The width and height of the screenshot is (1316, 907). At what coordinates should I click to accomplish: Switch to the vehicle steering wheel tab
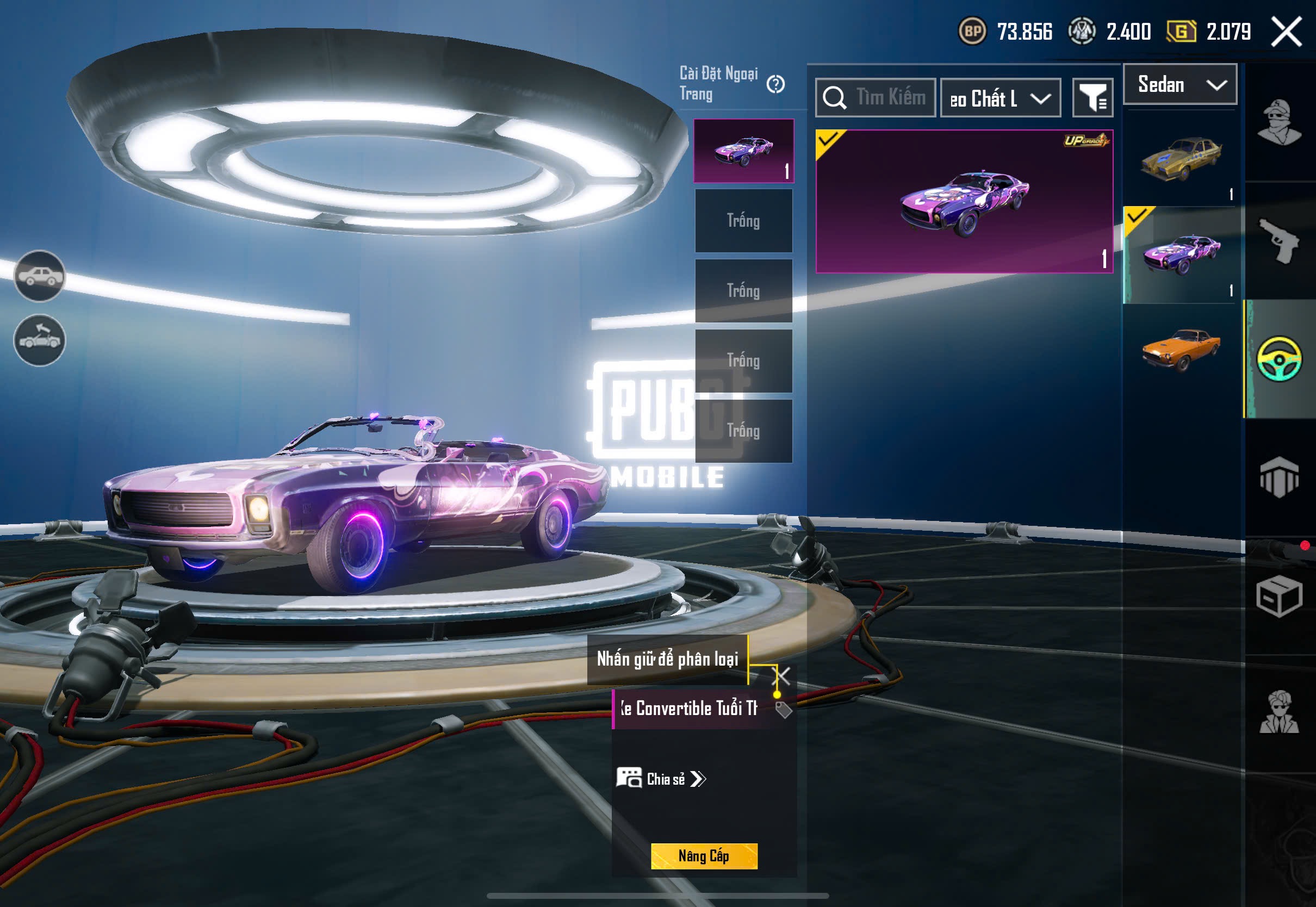[1279, 359]
